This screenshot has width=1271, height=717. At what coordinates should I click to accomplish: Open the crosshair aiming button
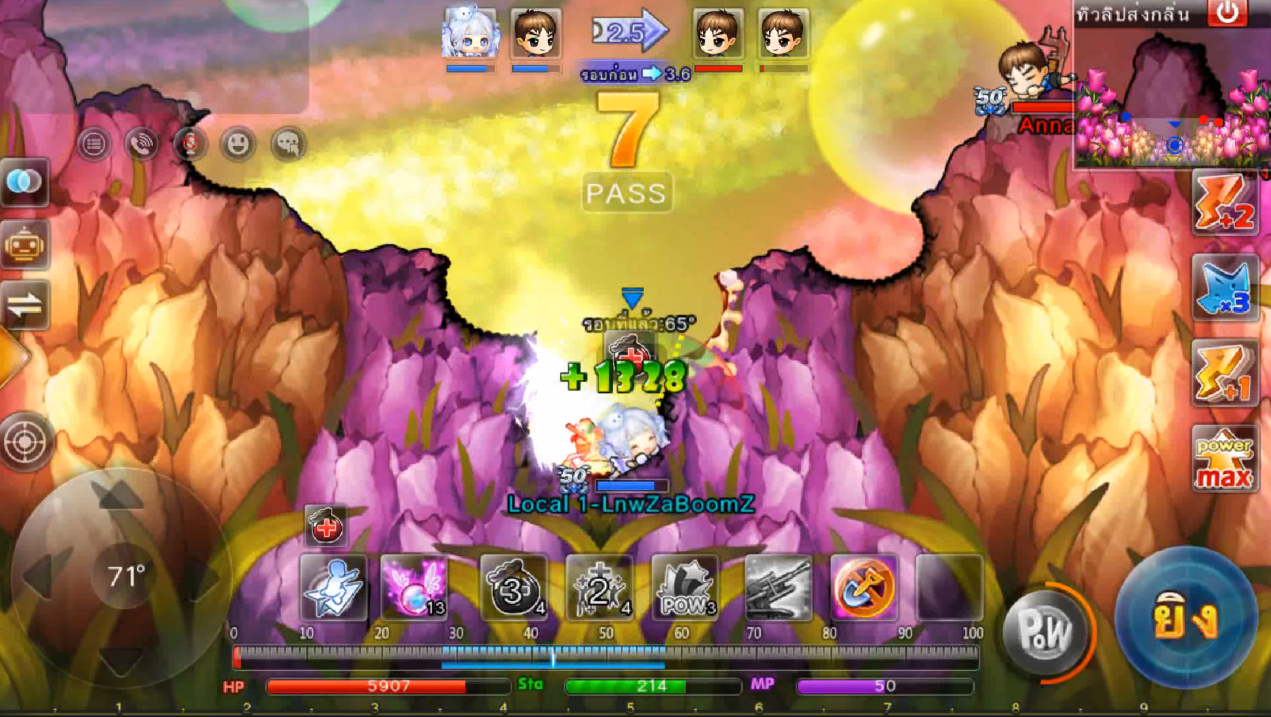pos(27,441)
